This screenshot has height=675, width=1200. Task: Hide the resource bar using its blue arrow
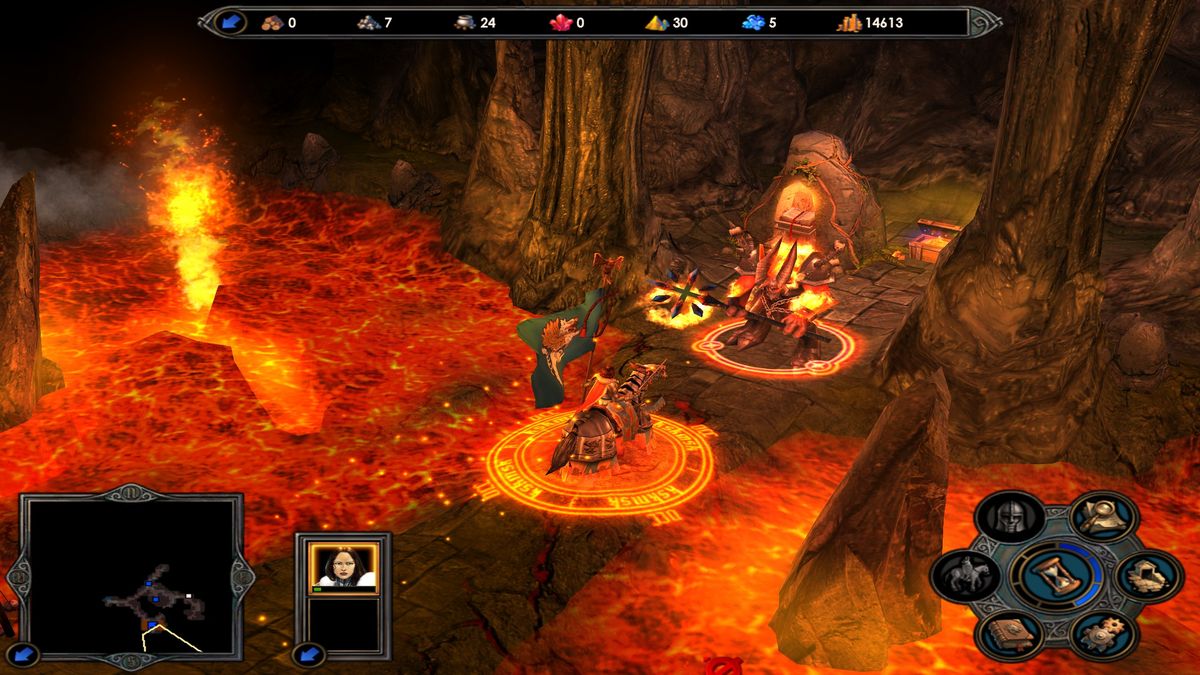(x=231, y=22)
